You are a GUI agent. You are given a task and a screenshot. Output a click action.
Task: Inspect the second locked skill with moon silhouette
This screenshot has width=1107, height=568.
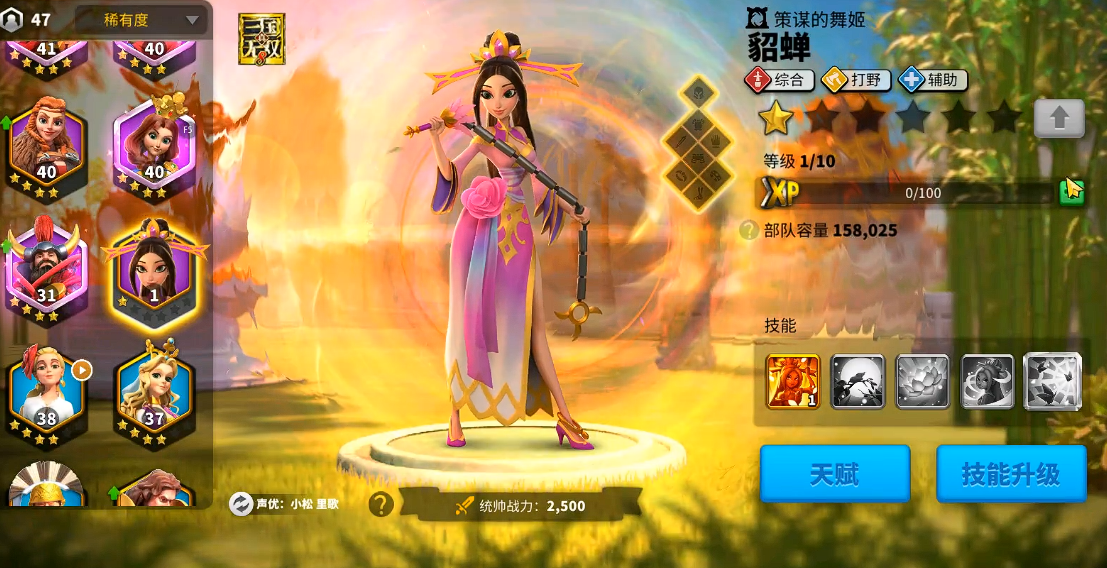(x=857, y=381)
